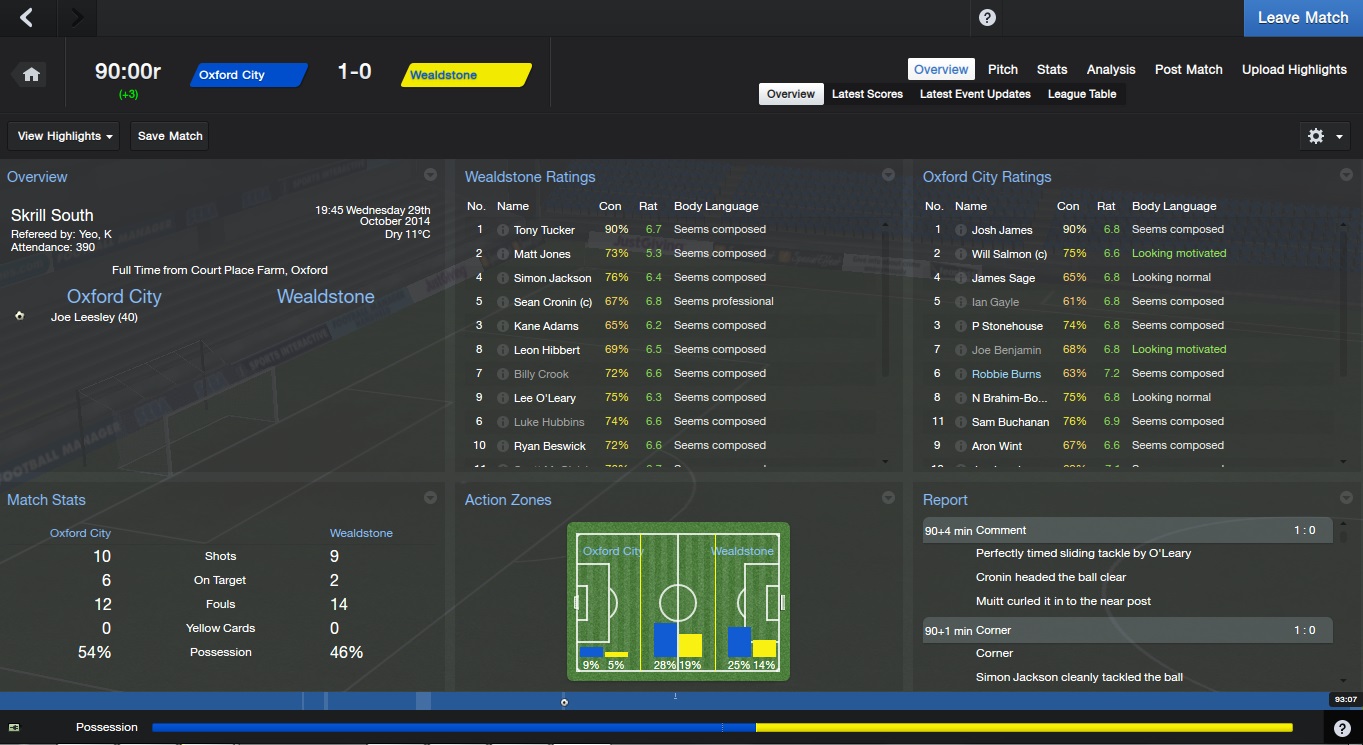Show the Analysis tab
The width and height of the screenshot is (1363, 745).
click(1110, 69)
